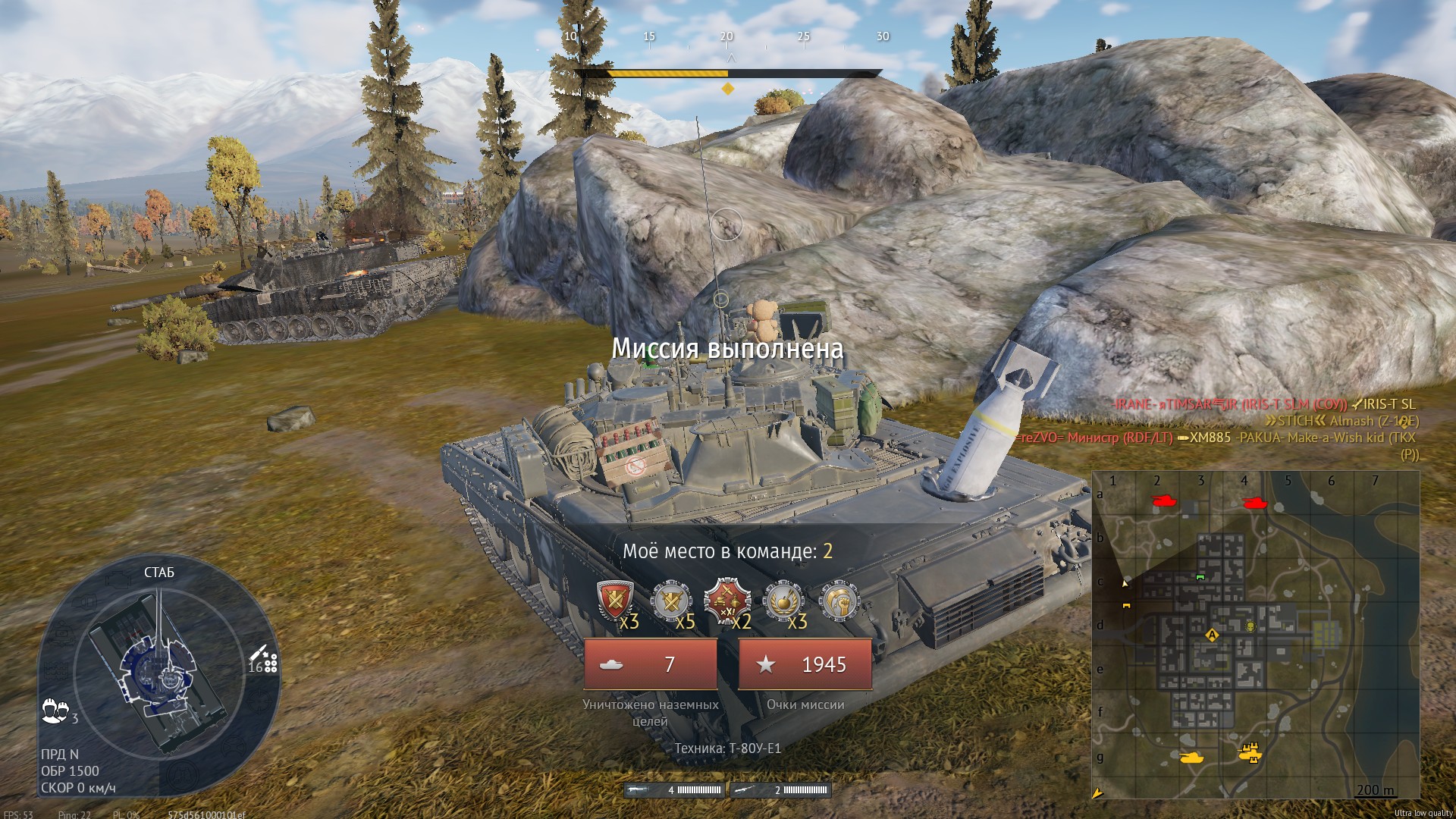Image resolution: width=1456 pixels, height=819 pixels.
Task: Select the red multi-kill award with x2
Action: tap(727, 601)
